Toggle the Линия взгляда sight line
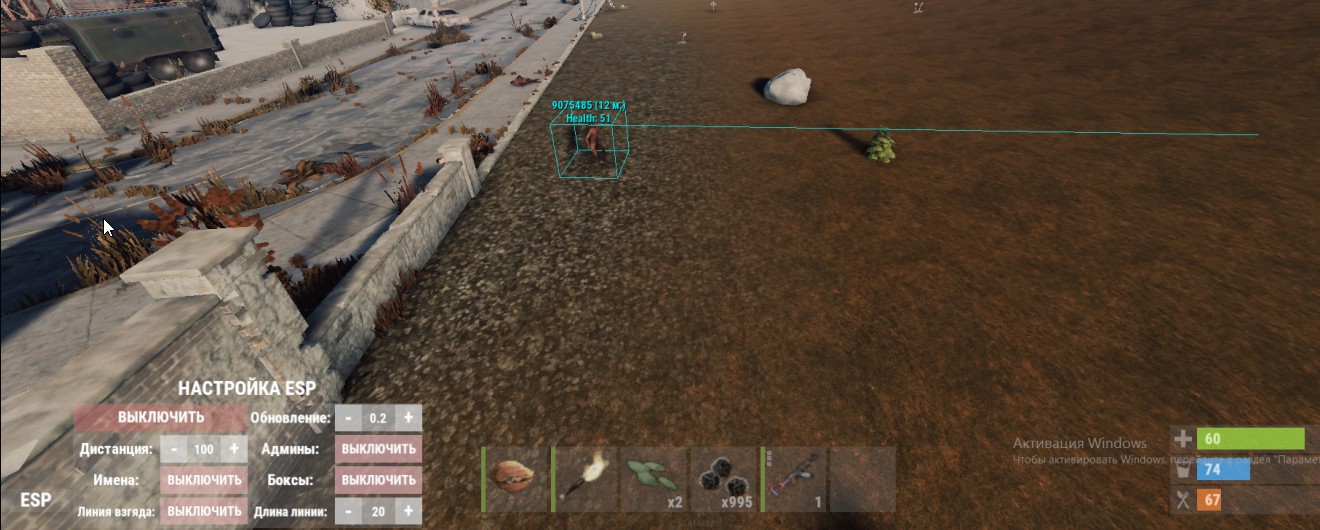 click(x=203, y=511)
